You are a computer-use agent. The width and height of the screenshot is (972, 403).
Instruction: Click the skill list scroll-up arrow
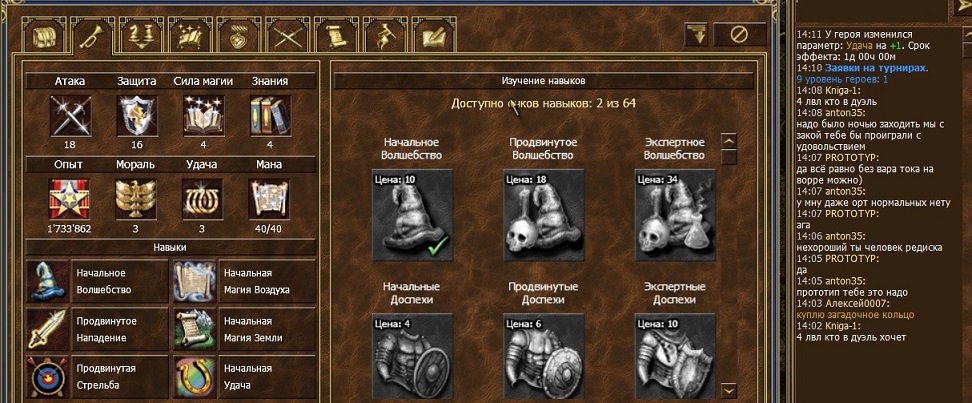(x=729, y=141)
